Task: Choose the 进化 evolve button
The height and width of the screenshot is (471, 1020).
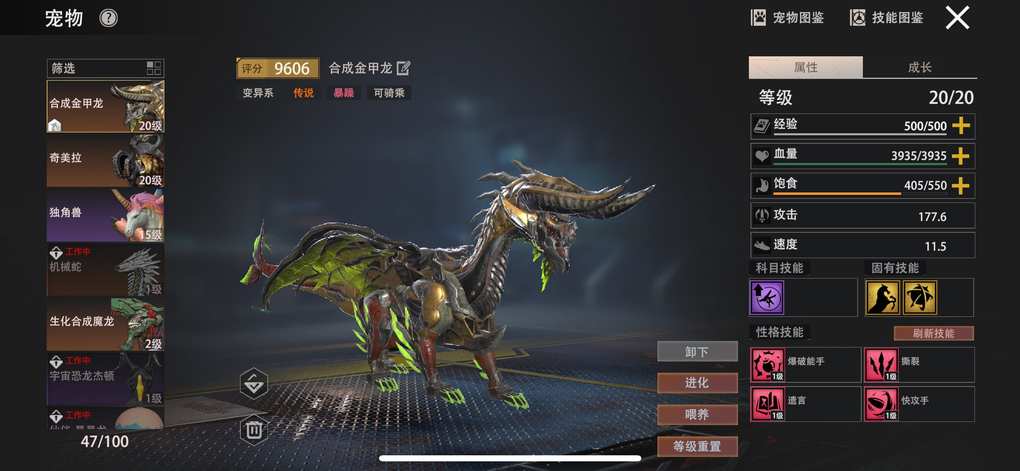Action: coord(697,383)
